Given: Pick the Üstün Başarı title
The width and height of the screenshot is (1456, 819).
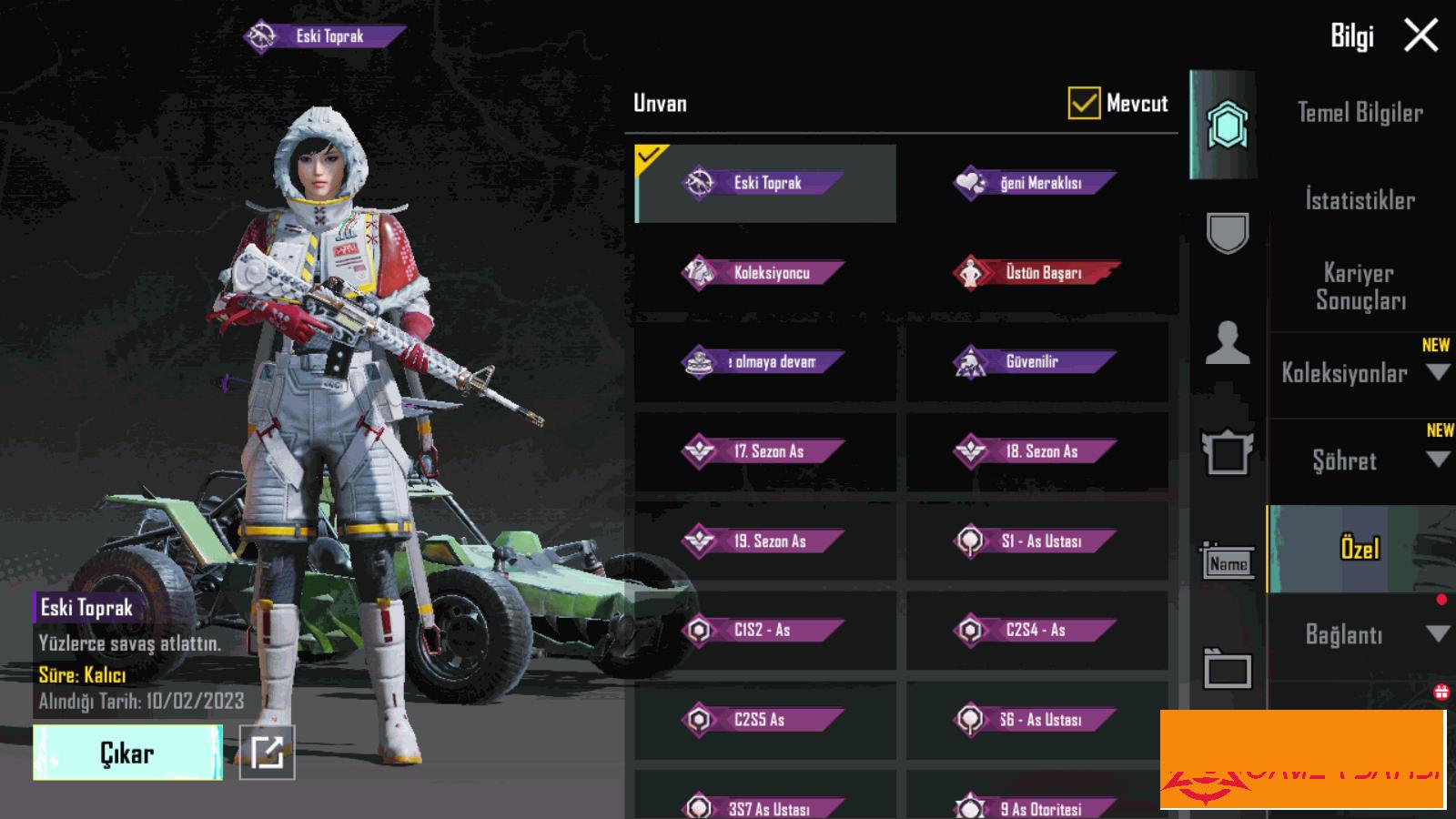Looking at the screenshot, I should pos(1036,272).
